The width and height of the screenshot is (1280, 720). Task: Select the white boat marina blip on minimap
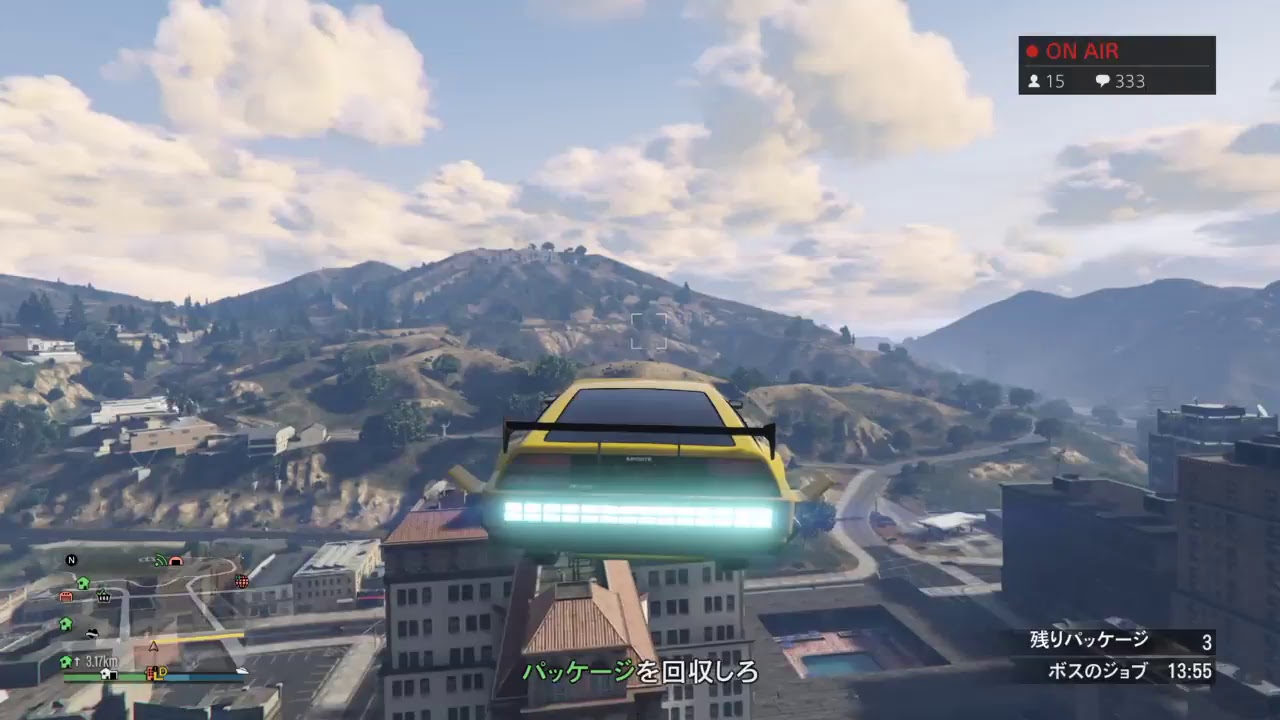coord(241,670)
